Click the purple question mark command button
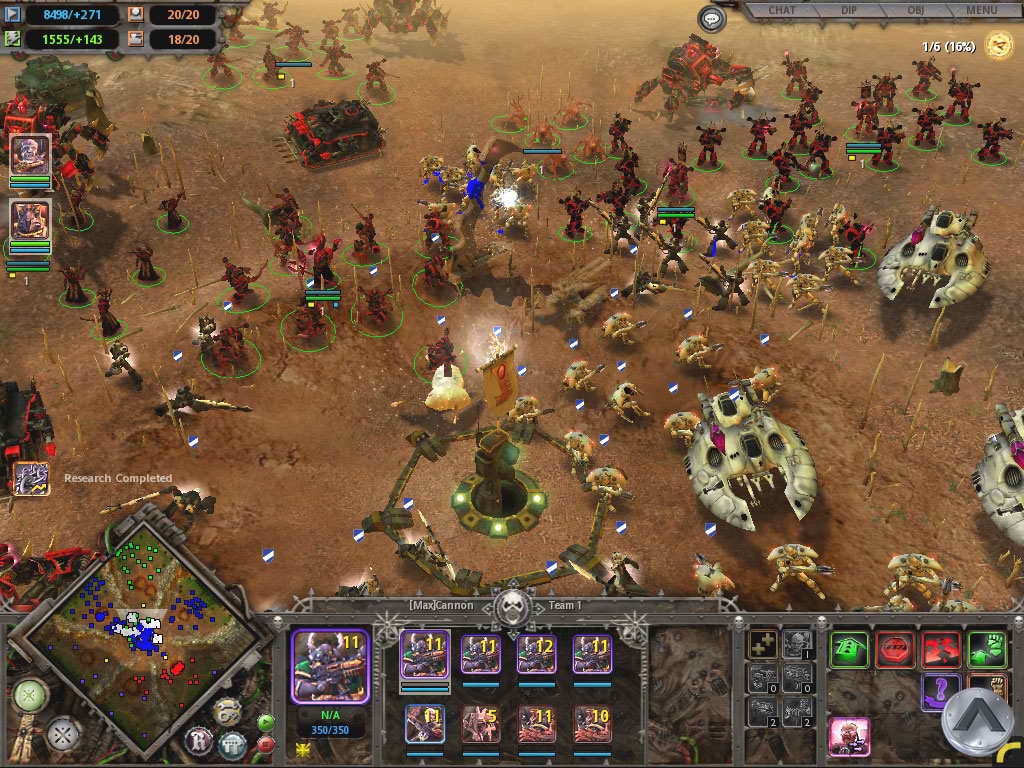 click(941, 691)
